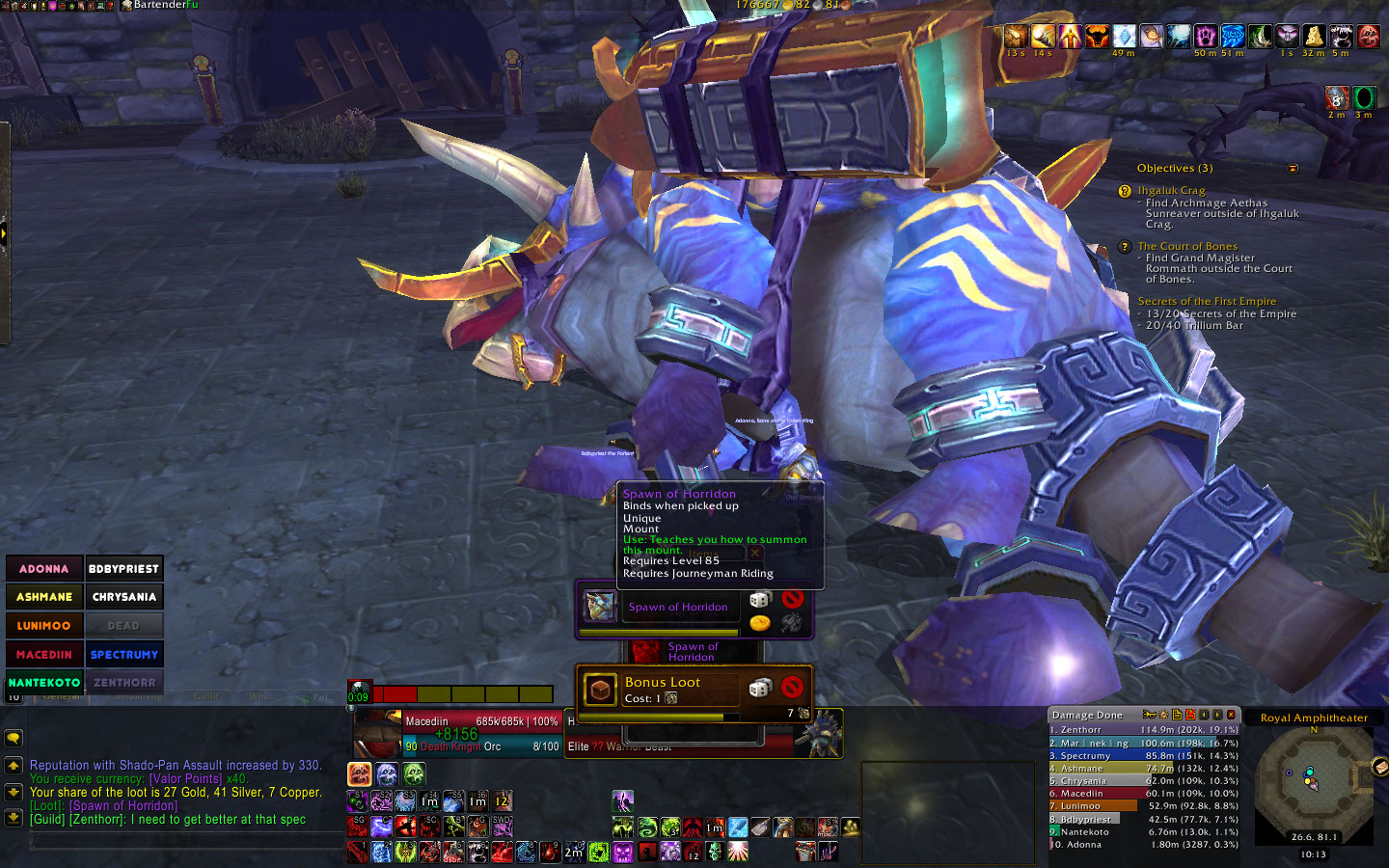Click Chrysania's raid frame
Screen dimensions: 1389x868
[x=123, y=597]
